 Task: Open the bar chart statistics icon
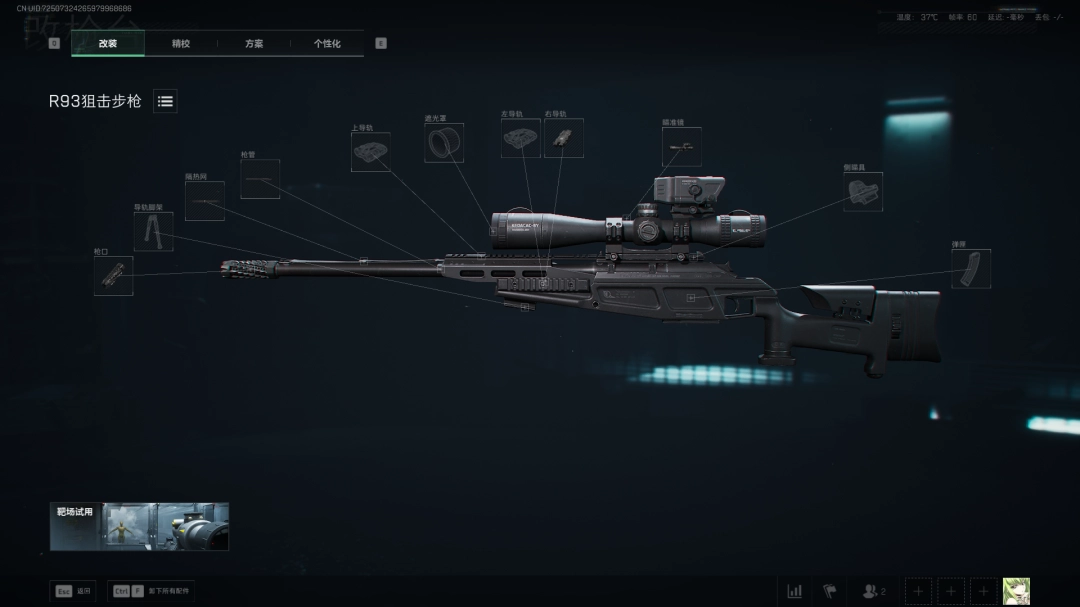[794, 591]
